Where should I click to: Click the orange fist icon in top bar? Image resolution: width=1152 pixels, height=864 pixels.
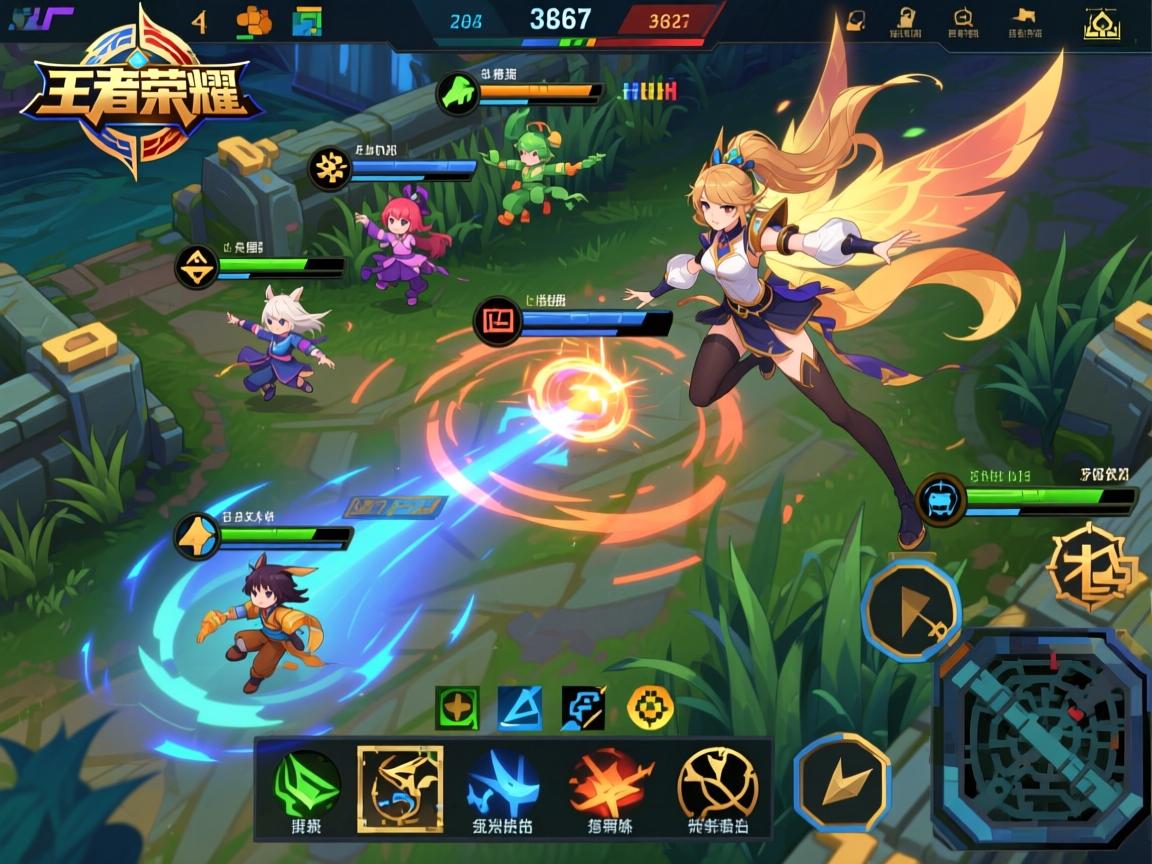(x=253, y=21)
